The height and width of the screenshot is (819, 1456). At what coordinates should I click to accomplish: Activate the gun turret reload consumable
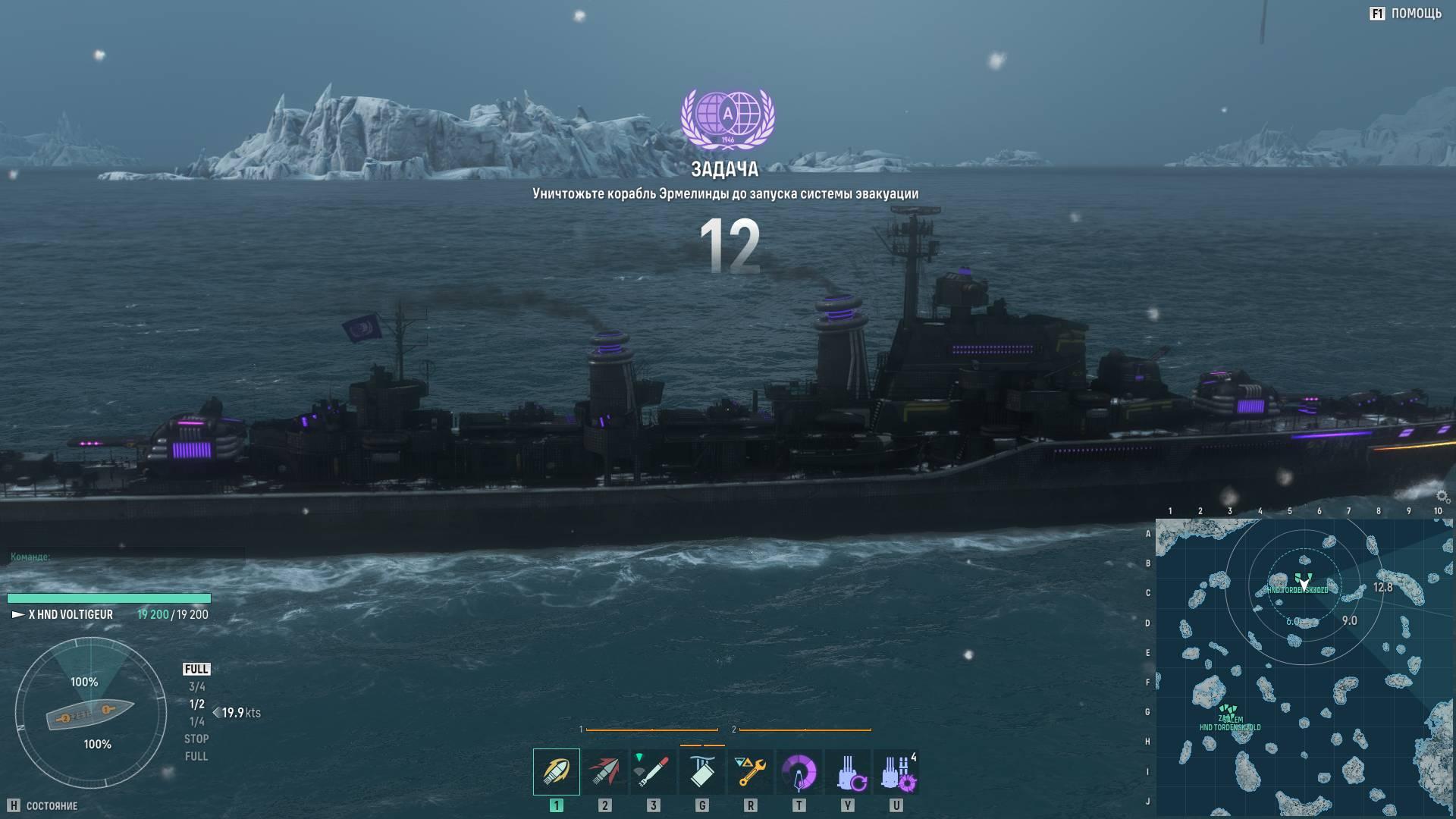[x=847, y=771]
